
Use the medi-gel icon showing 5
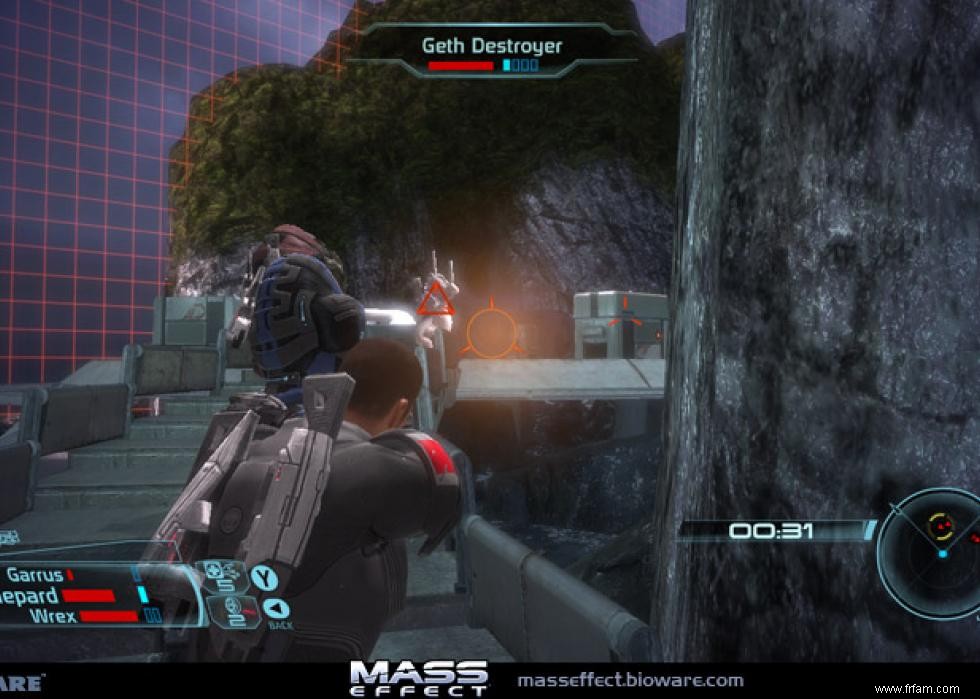pos(220,577)
